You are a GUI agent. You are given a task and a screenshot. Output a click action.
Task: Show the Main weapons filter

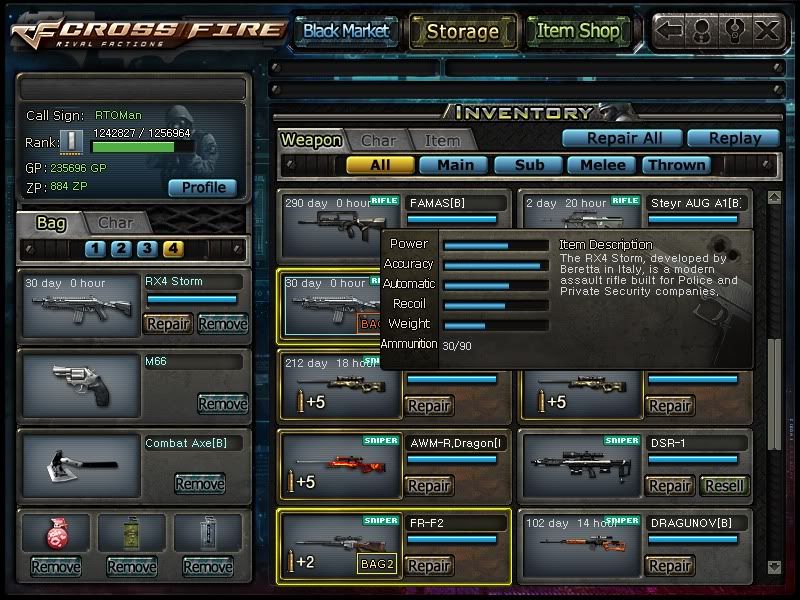pos(454,165)
